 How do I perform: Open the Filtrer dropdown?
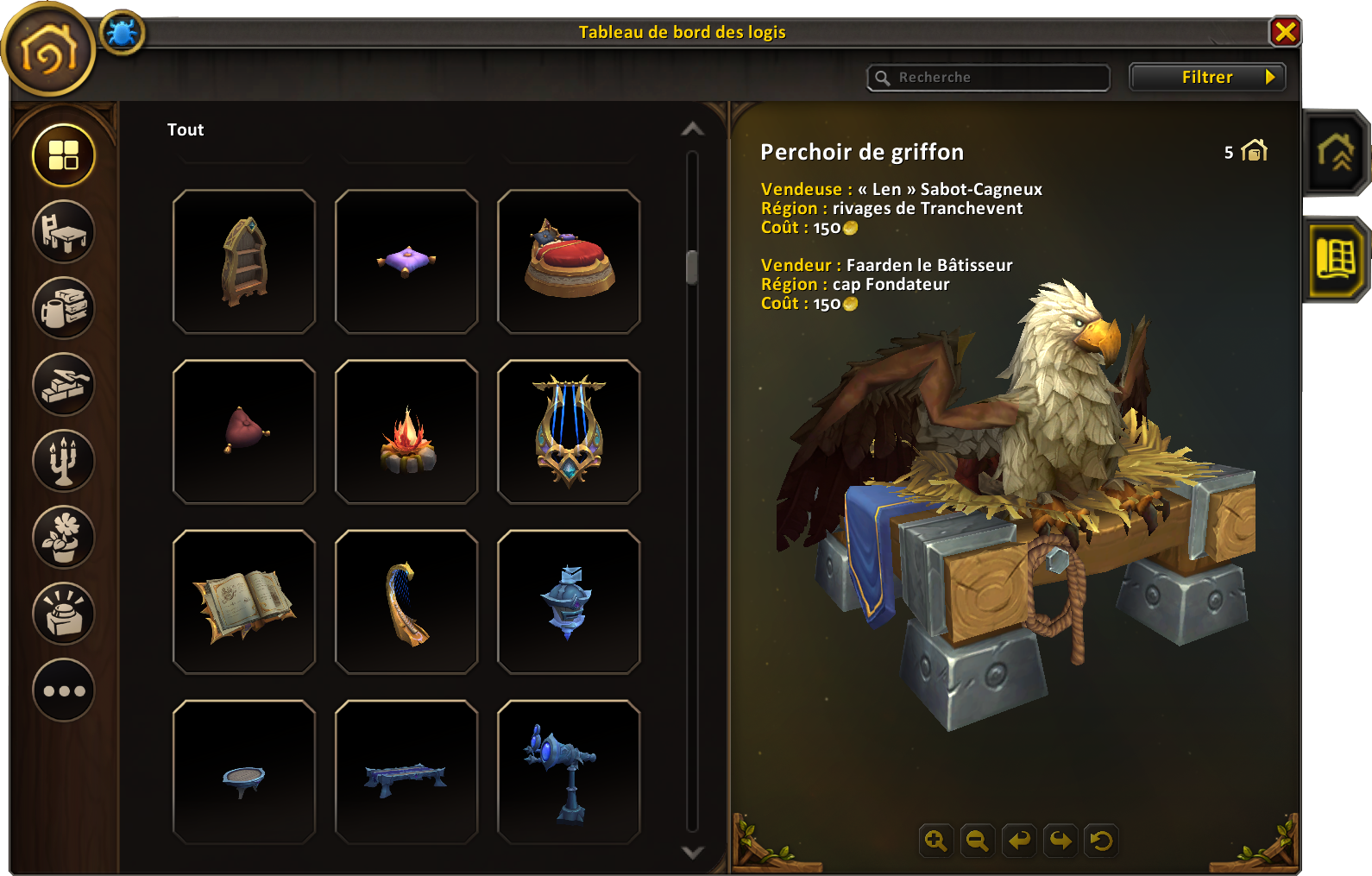pos(1207,77)
